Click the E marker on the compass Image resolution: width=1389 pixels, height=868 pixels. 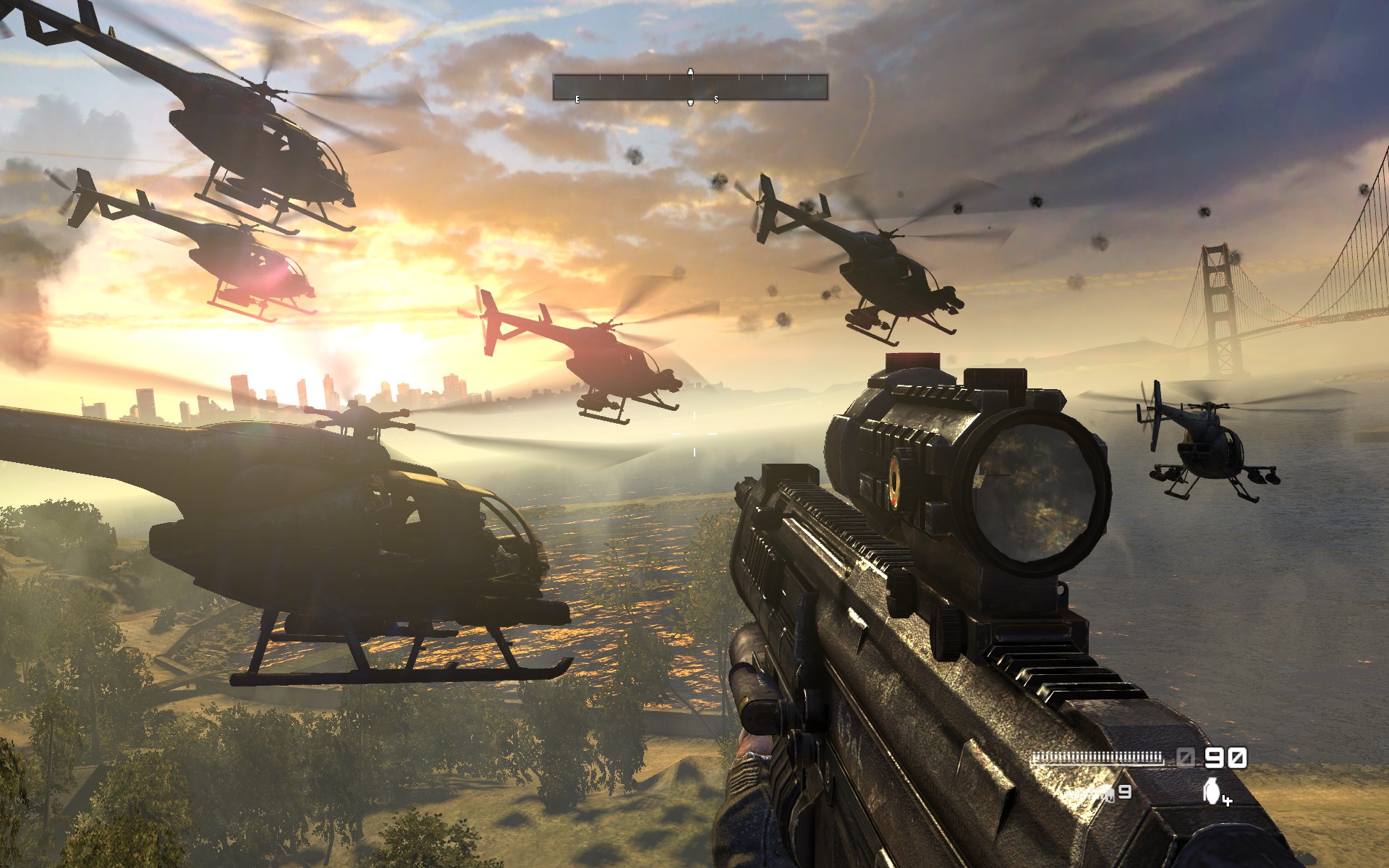577,99
